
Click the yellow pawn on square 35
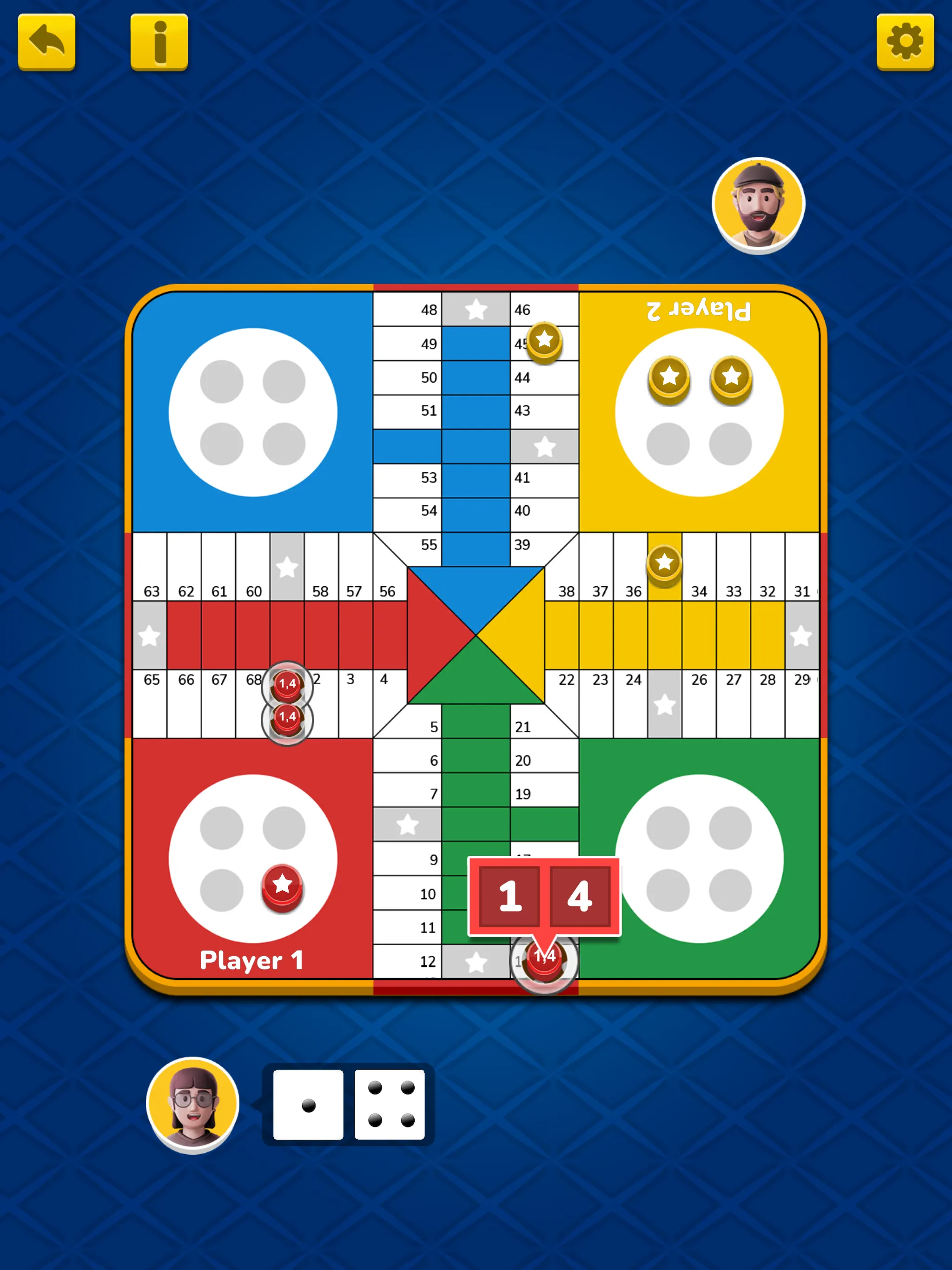pyautogui.click(x=664, y=564)
